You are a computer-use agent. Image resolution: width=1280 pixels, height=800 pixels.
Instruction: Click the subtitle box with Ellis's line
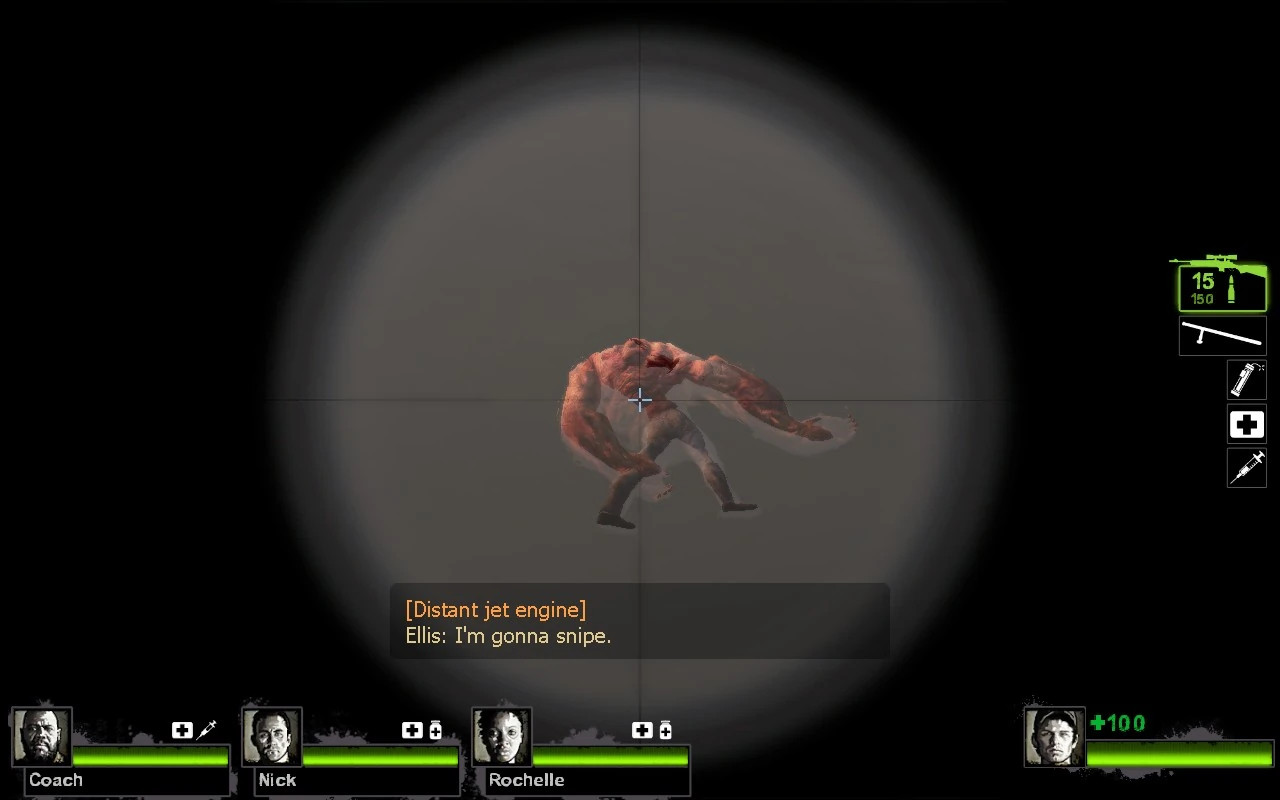[x=640, y=622]
